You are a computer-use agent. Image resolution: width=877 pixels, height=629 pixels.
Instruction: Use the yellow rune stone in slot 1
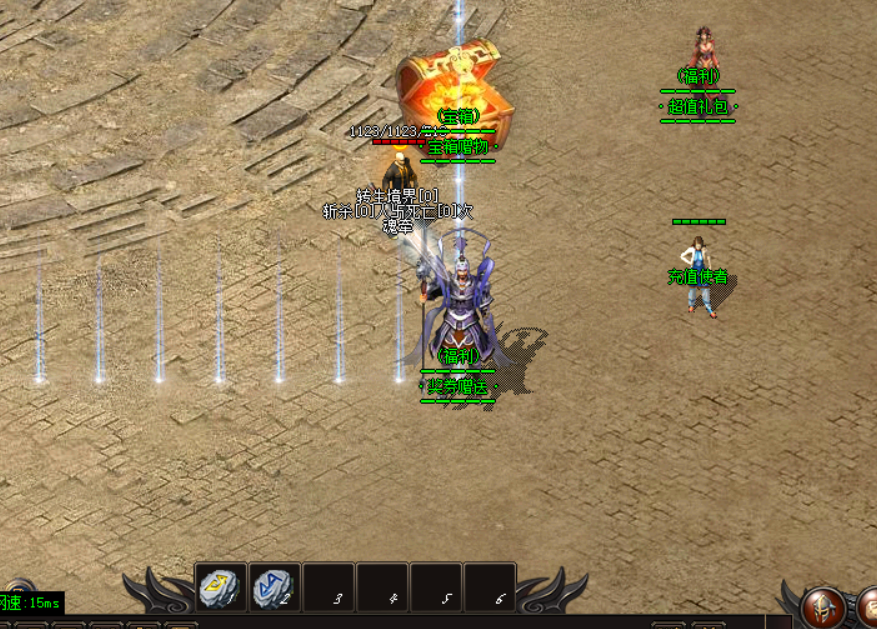(x=220, y=587)
